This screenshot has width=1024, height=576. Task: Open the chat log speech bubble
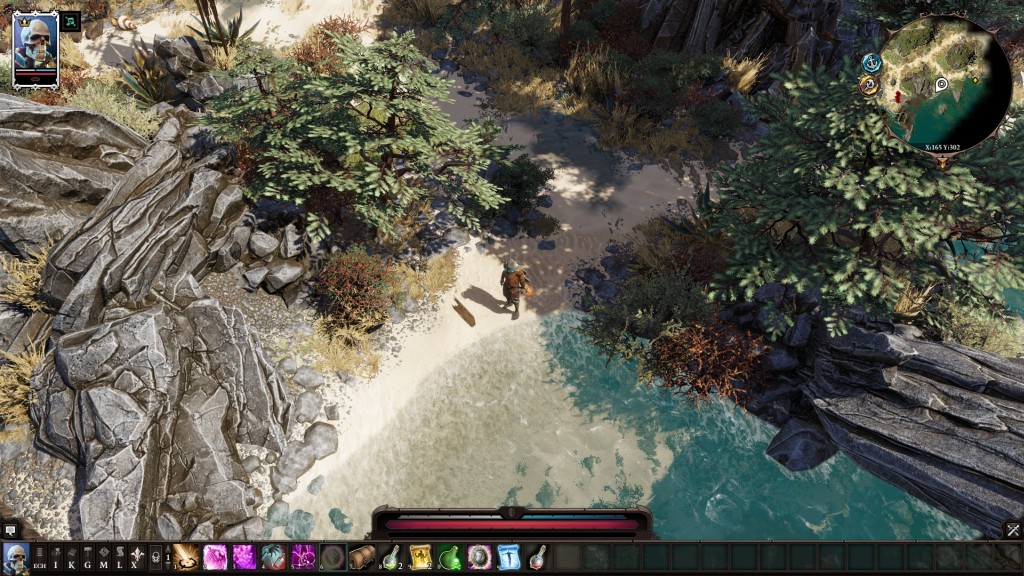coord(11,530)
